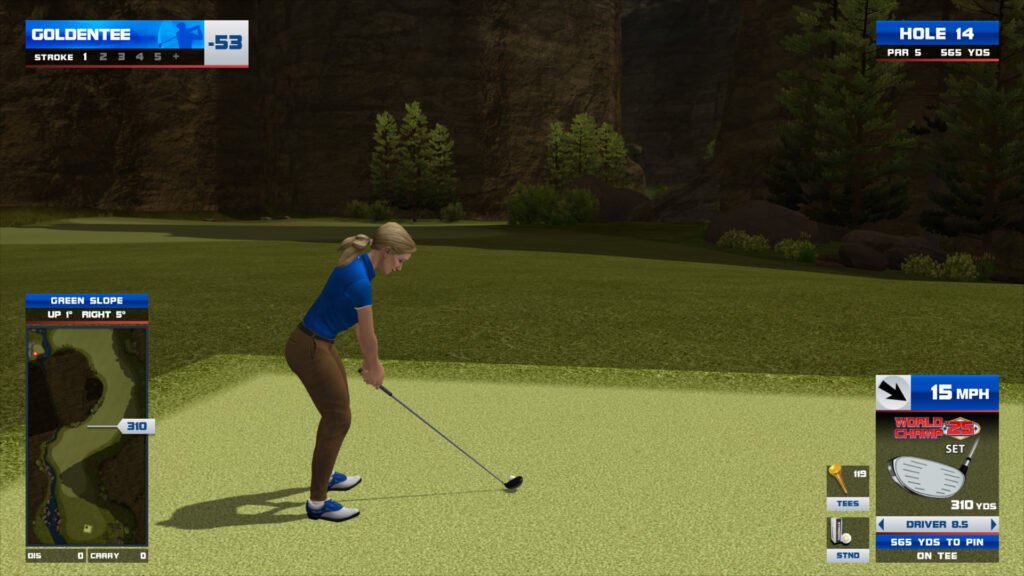Open the TEES golden tee item
This screenshot has height=576, width=1024.
coord(846,484)
